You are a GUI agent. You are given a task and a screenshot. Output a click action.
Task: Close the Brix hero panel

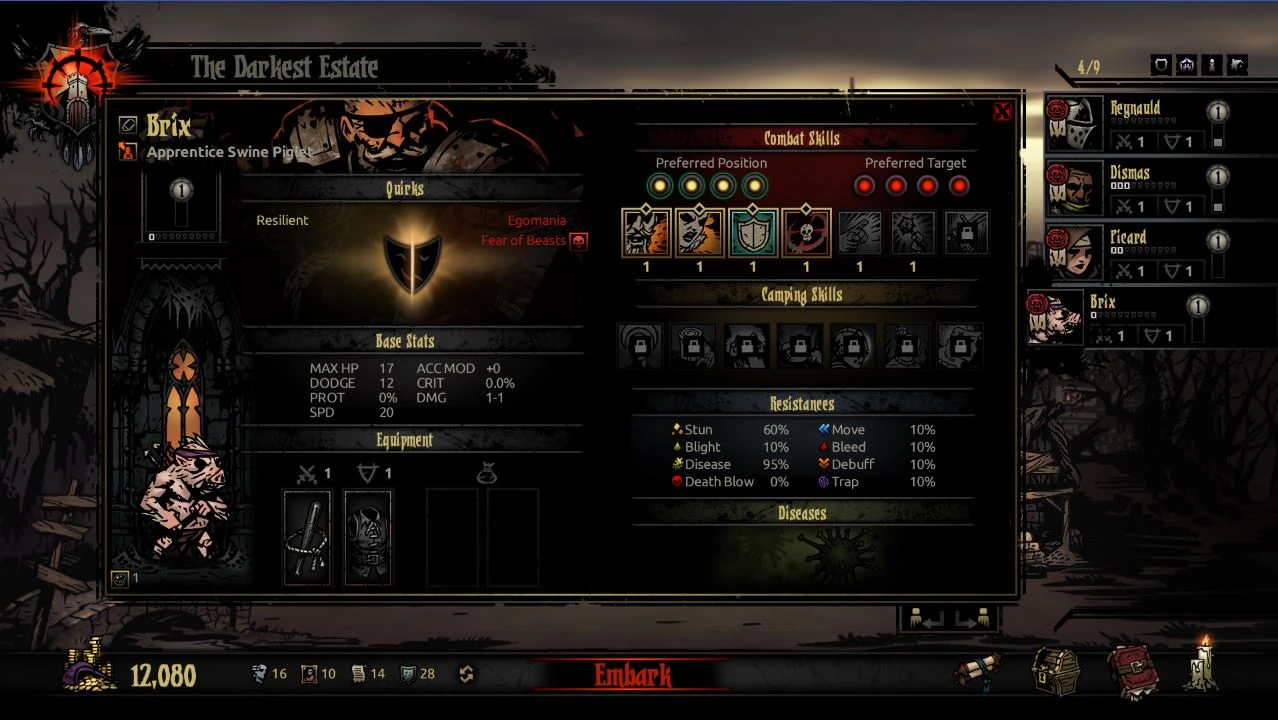pos(1002,112)
